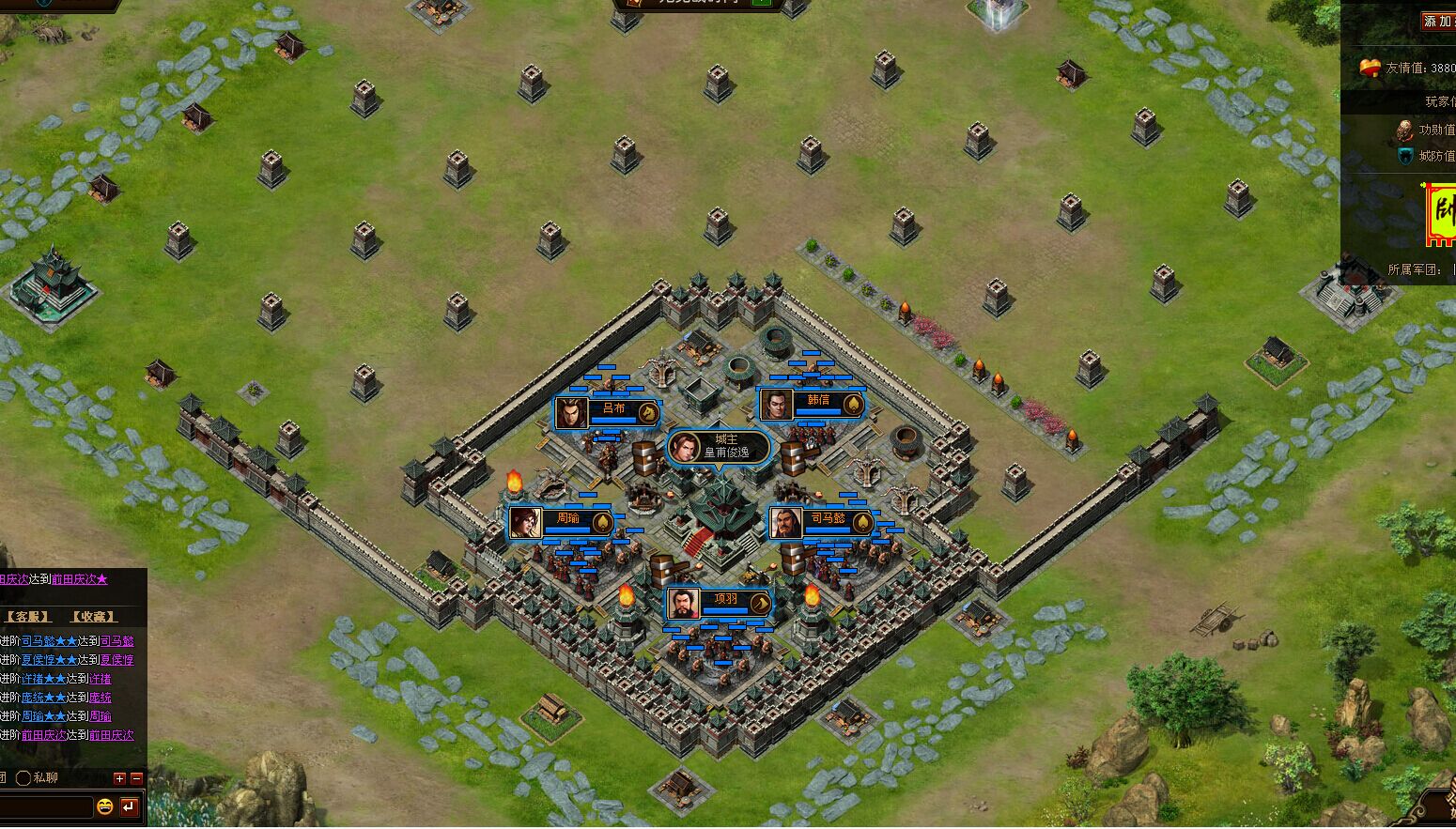Screen dimensions: 1456x829
Task: Click the yellow legion banner flag
Action: coord(1440,213)
